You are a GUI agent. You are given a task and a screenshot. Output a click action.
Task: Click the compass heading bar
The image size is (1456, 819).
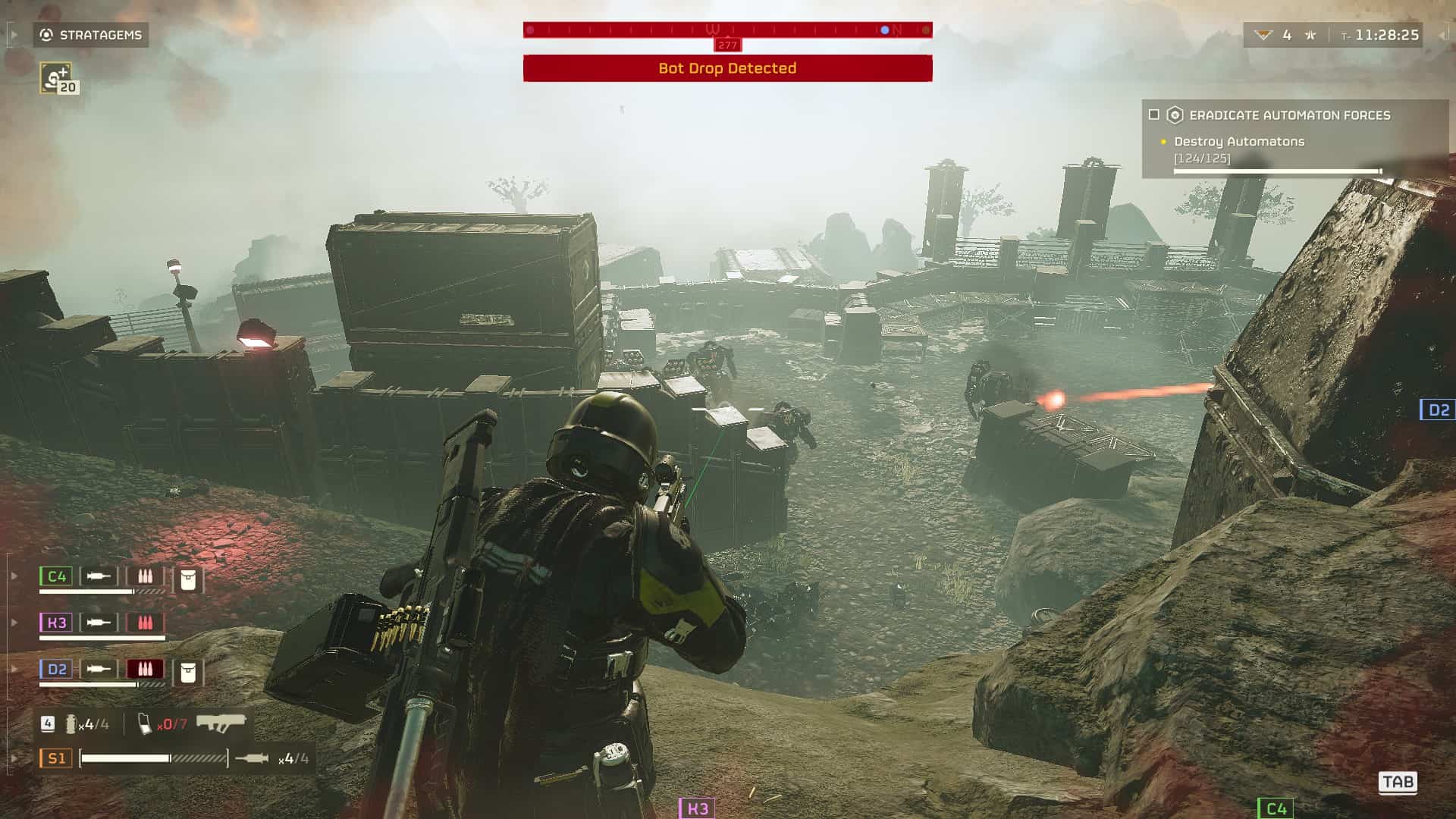tap(727, 30)
